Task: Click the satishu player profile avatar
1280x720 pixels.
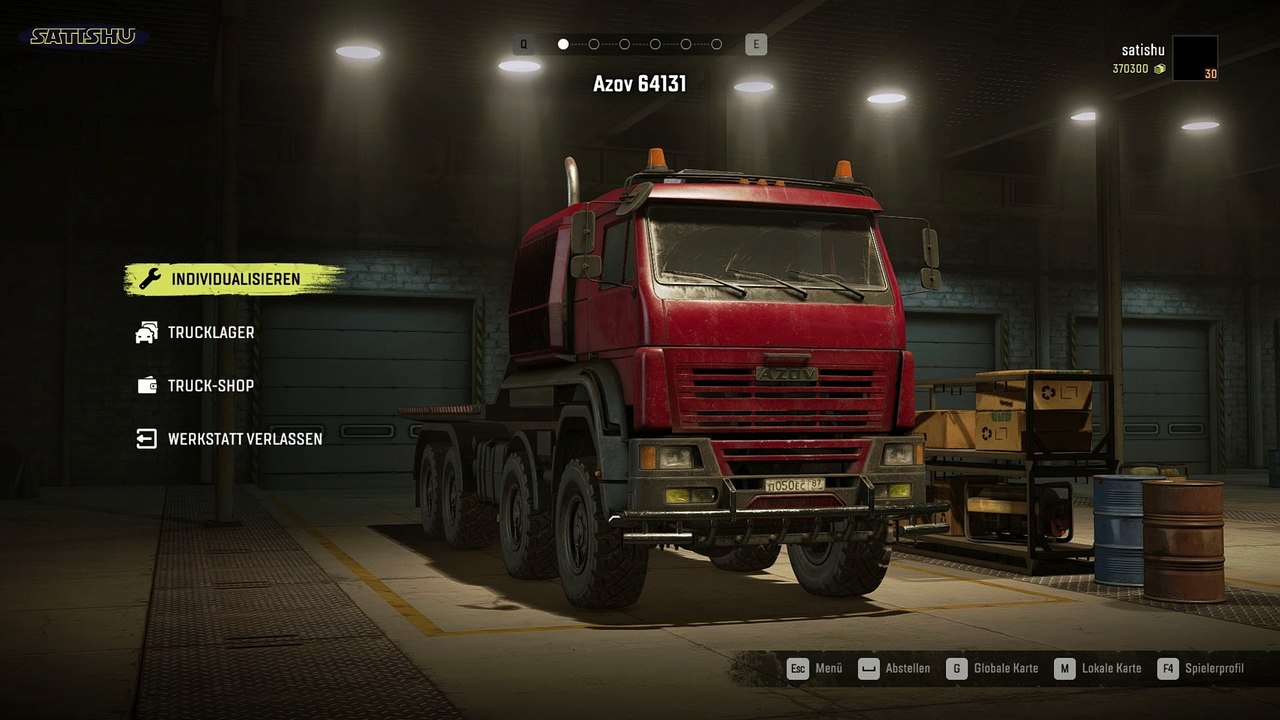Action: 1194,58
